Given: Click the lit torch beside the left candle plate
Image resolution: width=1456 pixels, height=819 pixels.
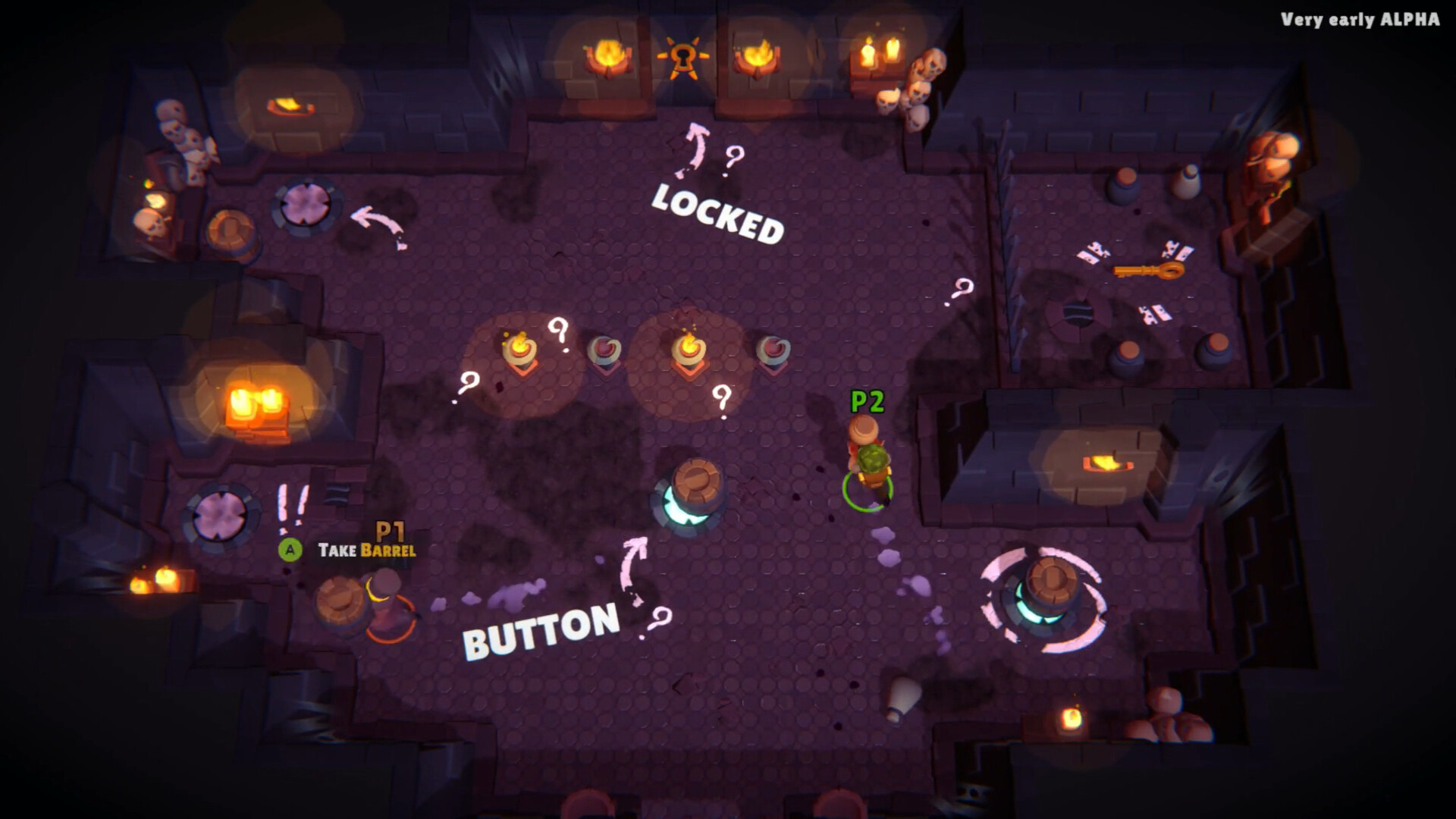Looking at the screenshot, I should (521, 347).
